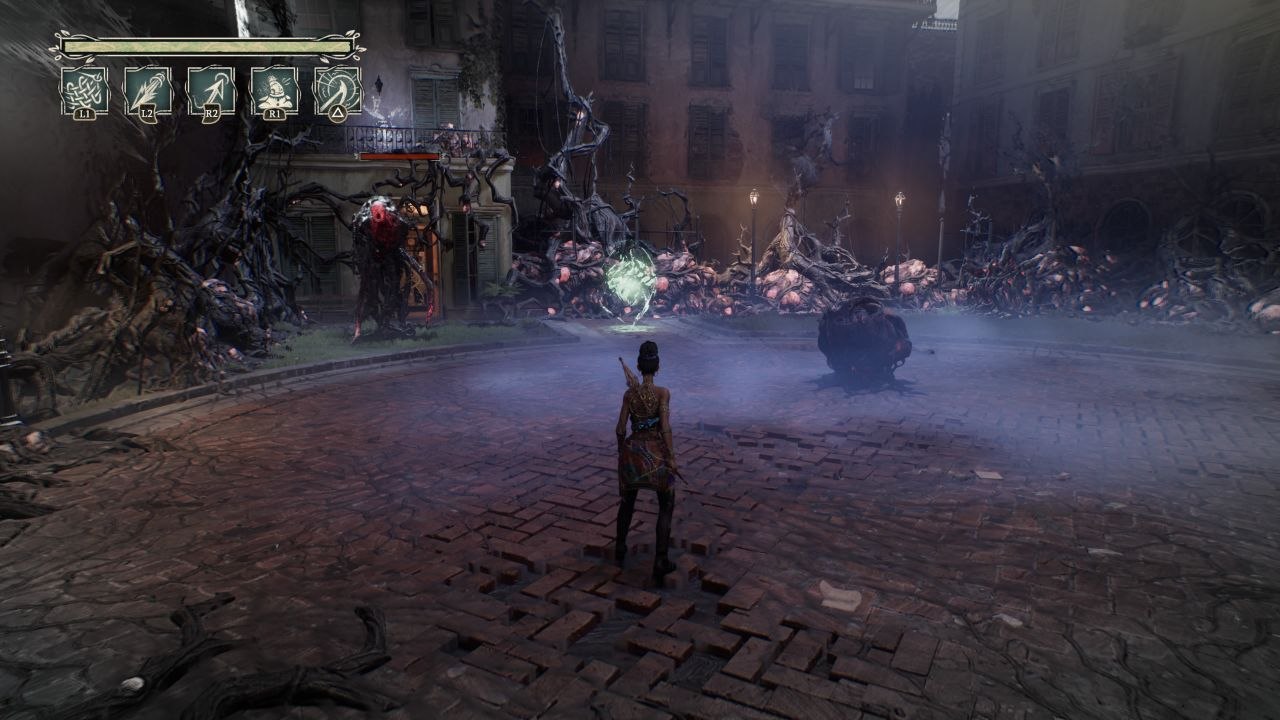
Task: Use the bell ability icon
Action: (x=274, y=91)
